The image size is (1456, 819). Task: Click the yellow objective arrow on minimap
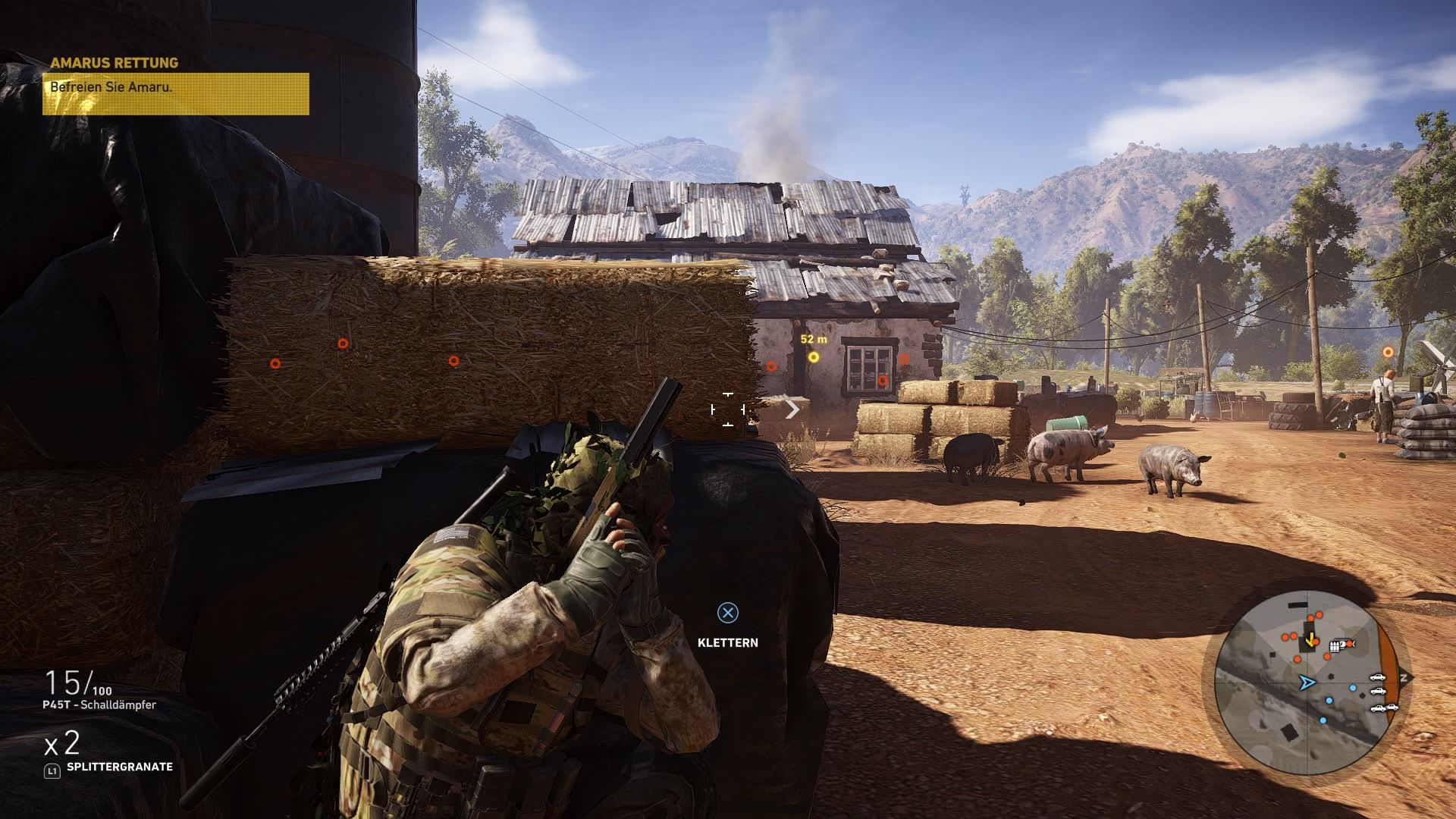[1310, 639]
